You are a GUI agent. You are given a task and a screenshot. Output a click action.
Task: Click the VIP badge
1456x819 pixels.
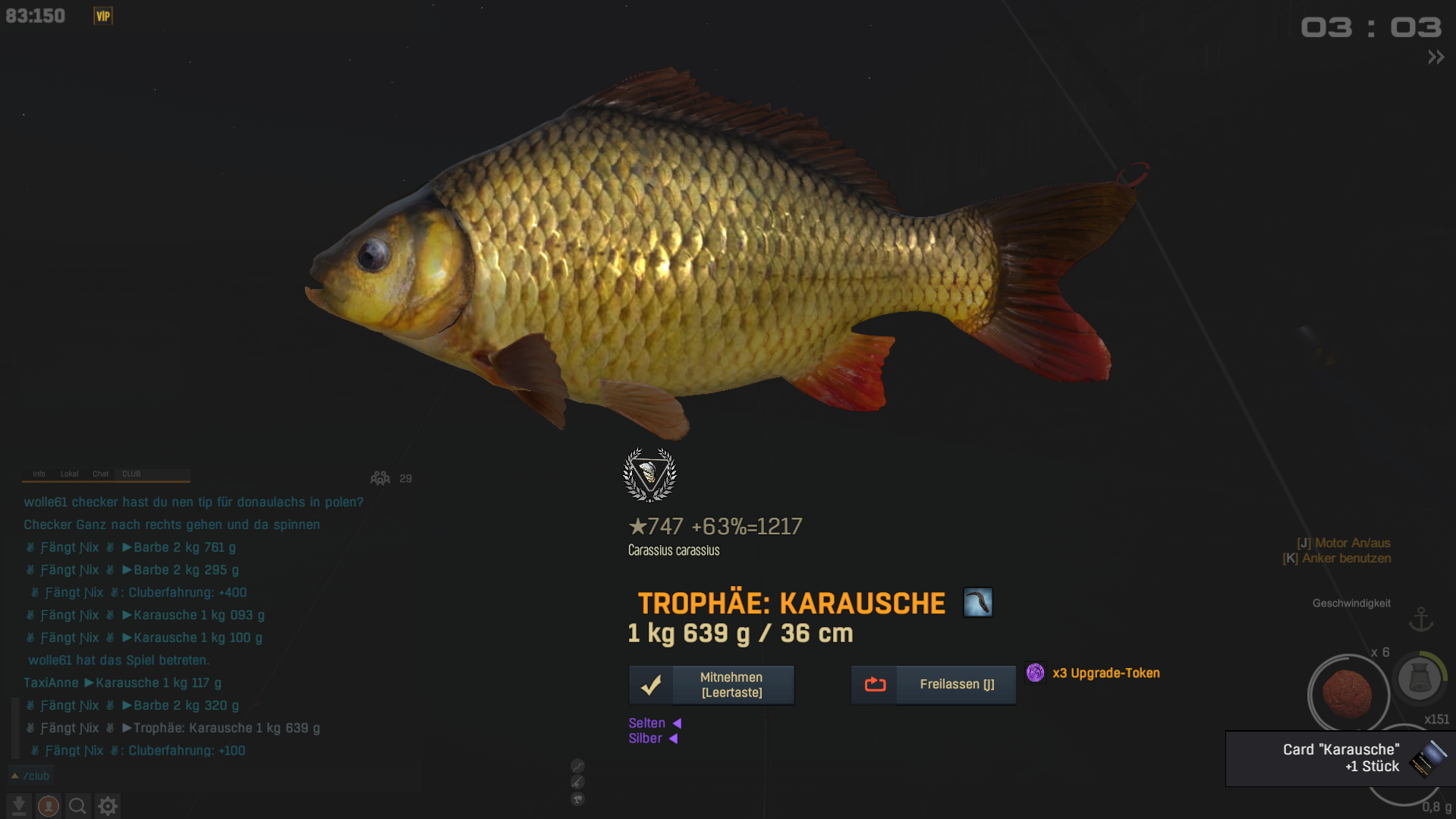103,16
